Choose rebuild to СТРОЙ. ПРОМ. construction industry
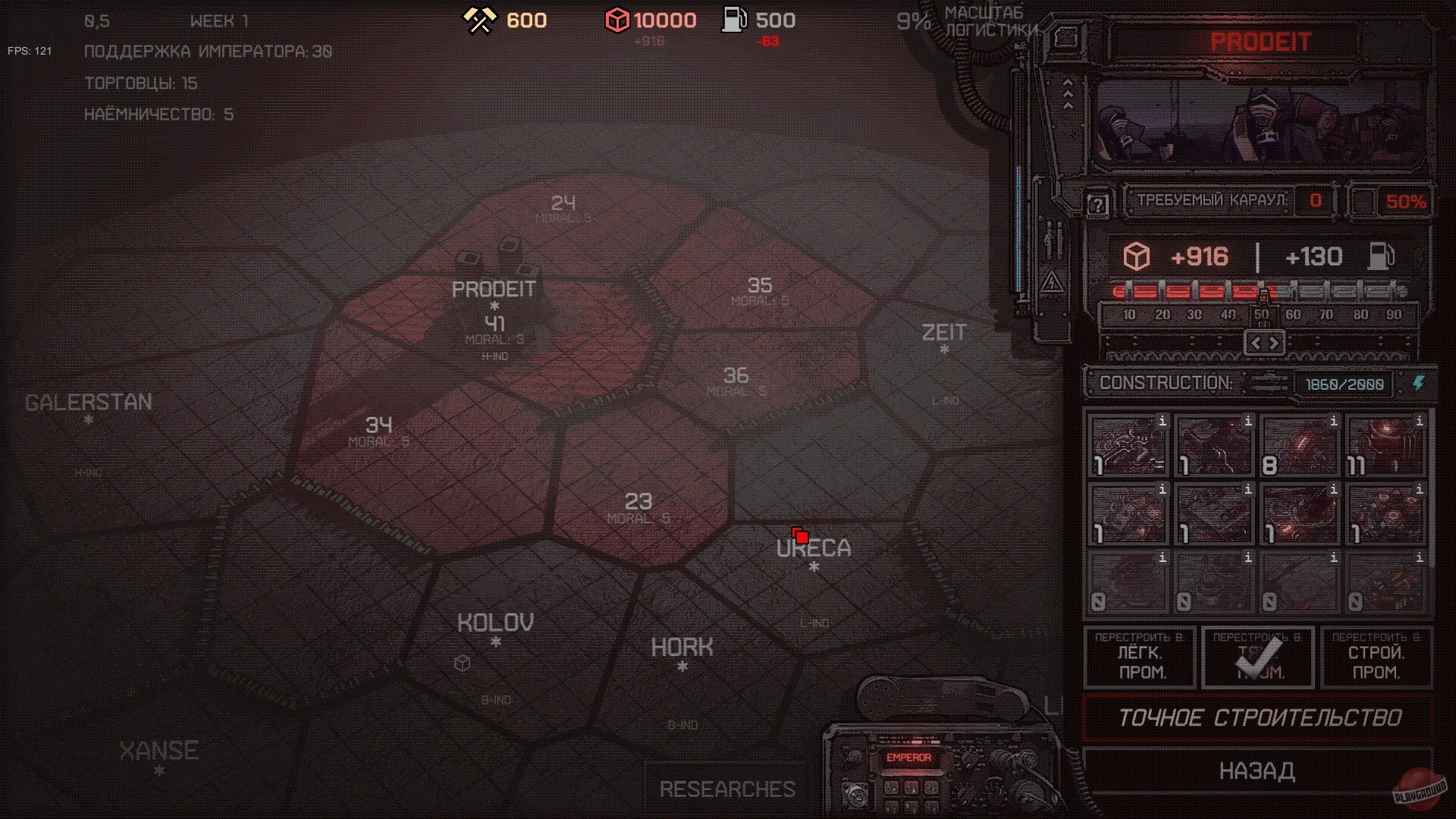The image size is (1456, 819). click(x=1376, y=657)
